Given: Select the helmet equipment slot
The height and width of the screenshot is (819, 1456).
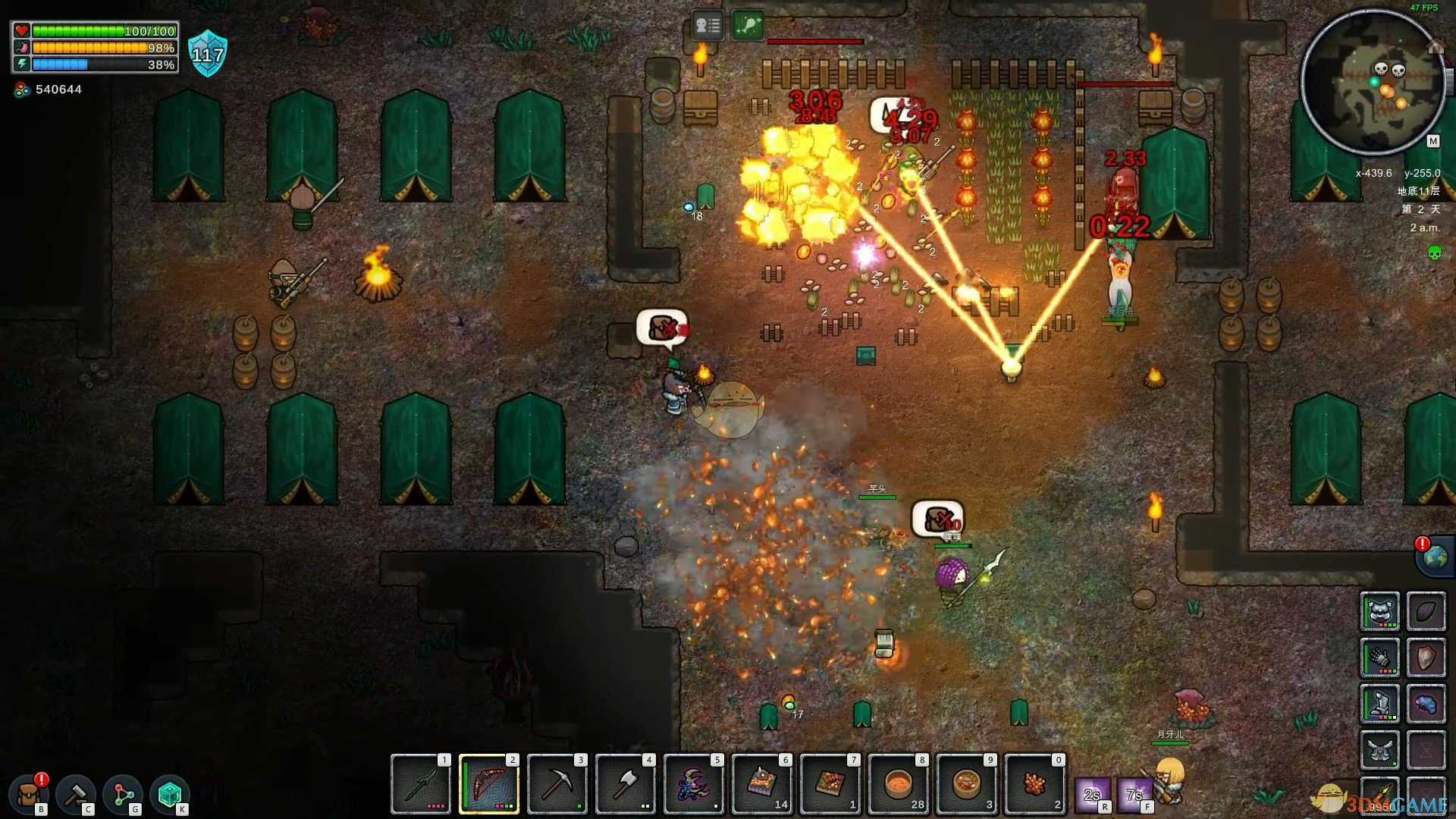Looking at the screenshot, I should click(1380, 611).
